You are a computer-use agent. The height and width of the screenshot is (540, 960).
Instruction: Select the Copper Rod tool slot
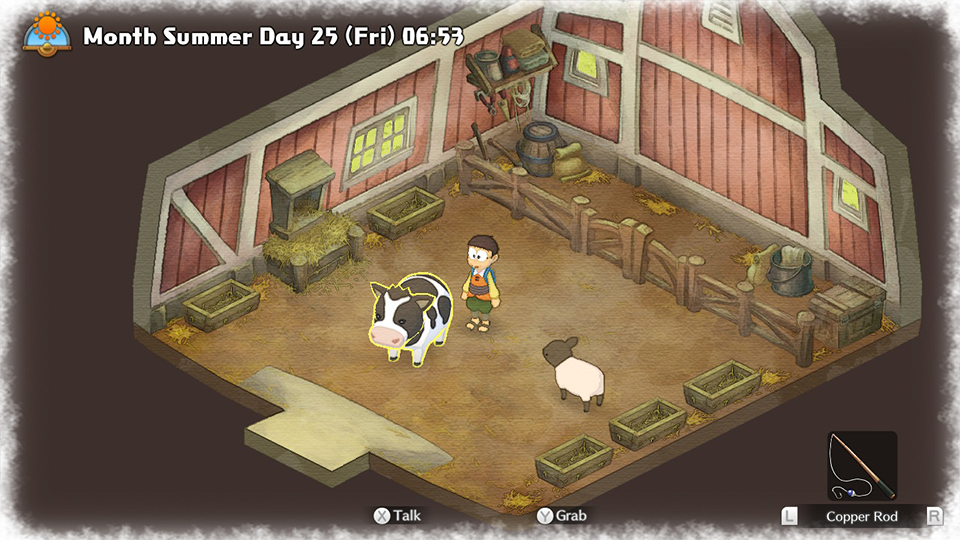[x=862, y=466]
